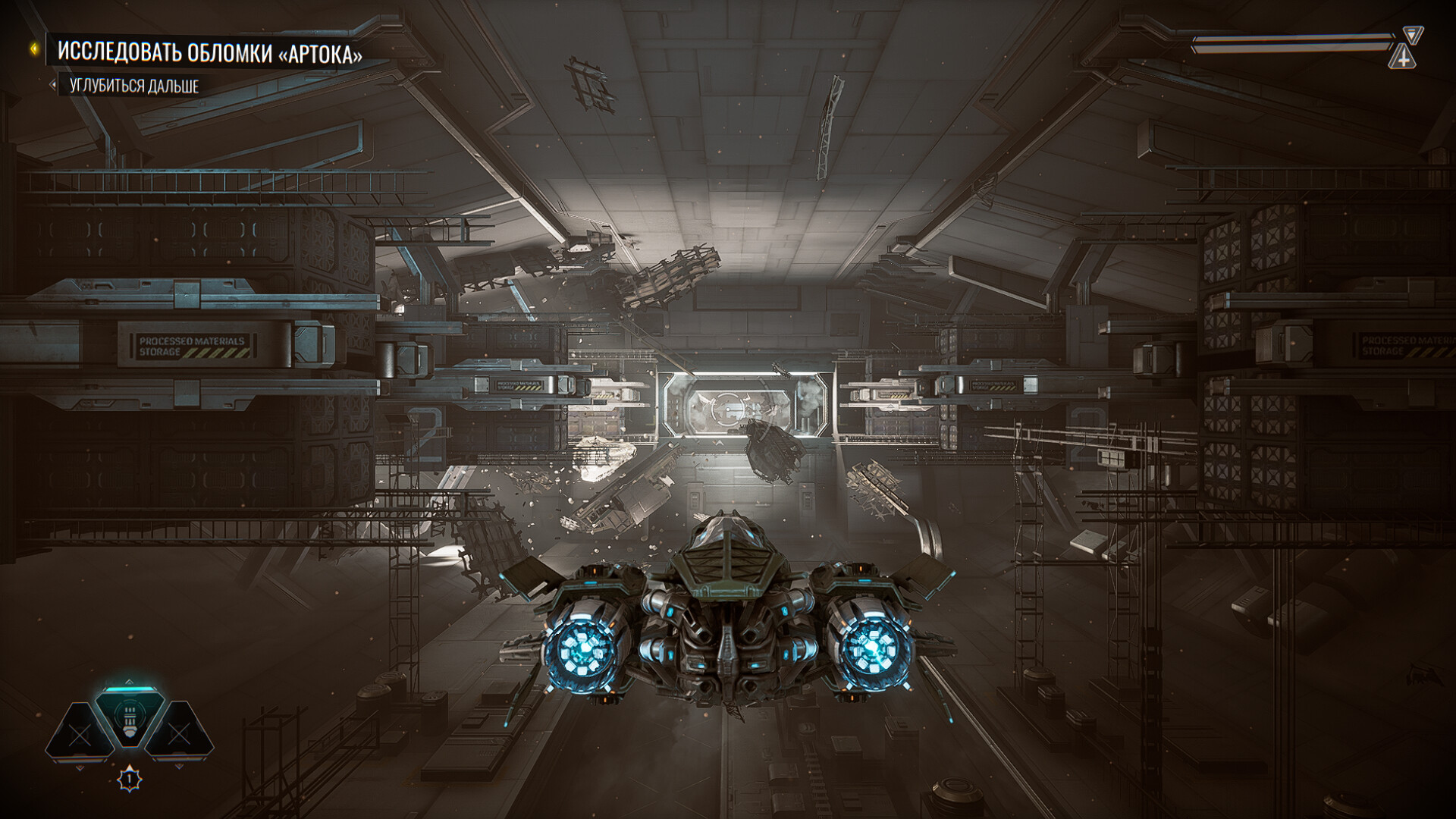
Task: Select the mission title «Исследовать обломки «Артока»»
Action: pos(209,53)
